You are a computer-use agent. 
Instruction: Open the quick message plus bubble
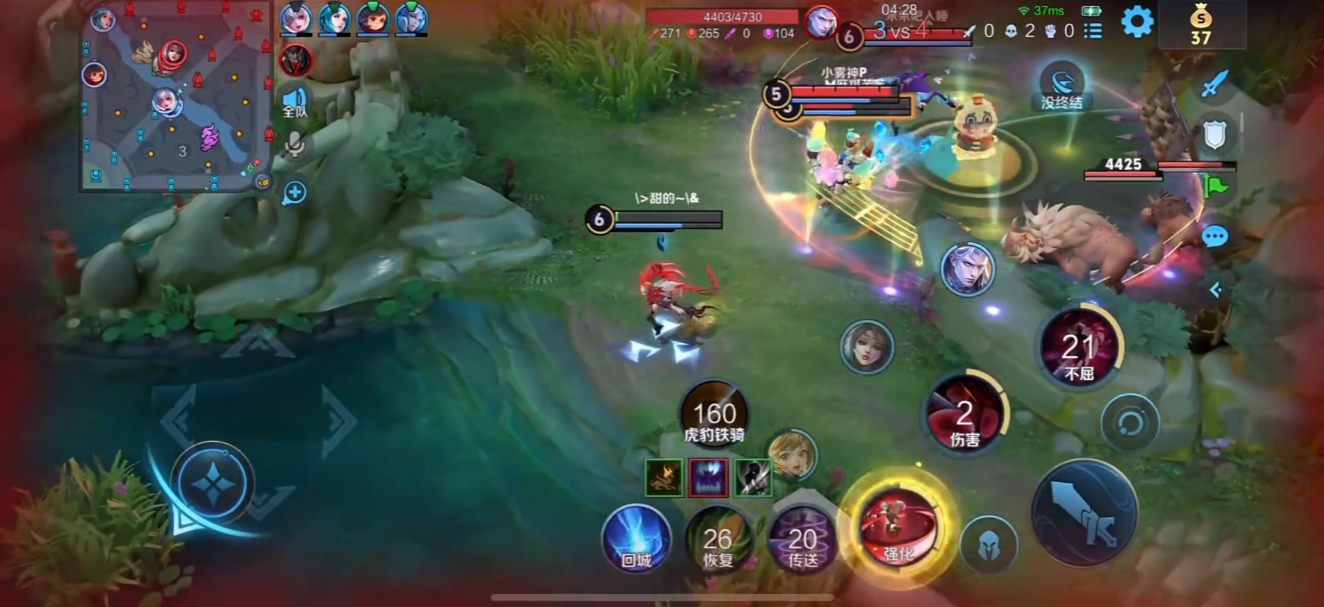[x=294, y=193]
